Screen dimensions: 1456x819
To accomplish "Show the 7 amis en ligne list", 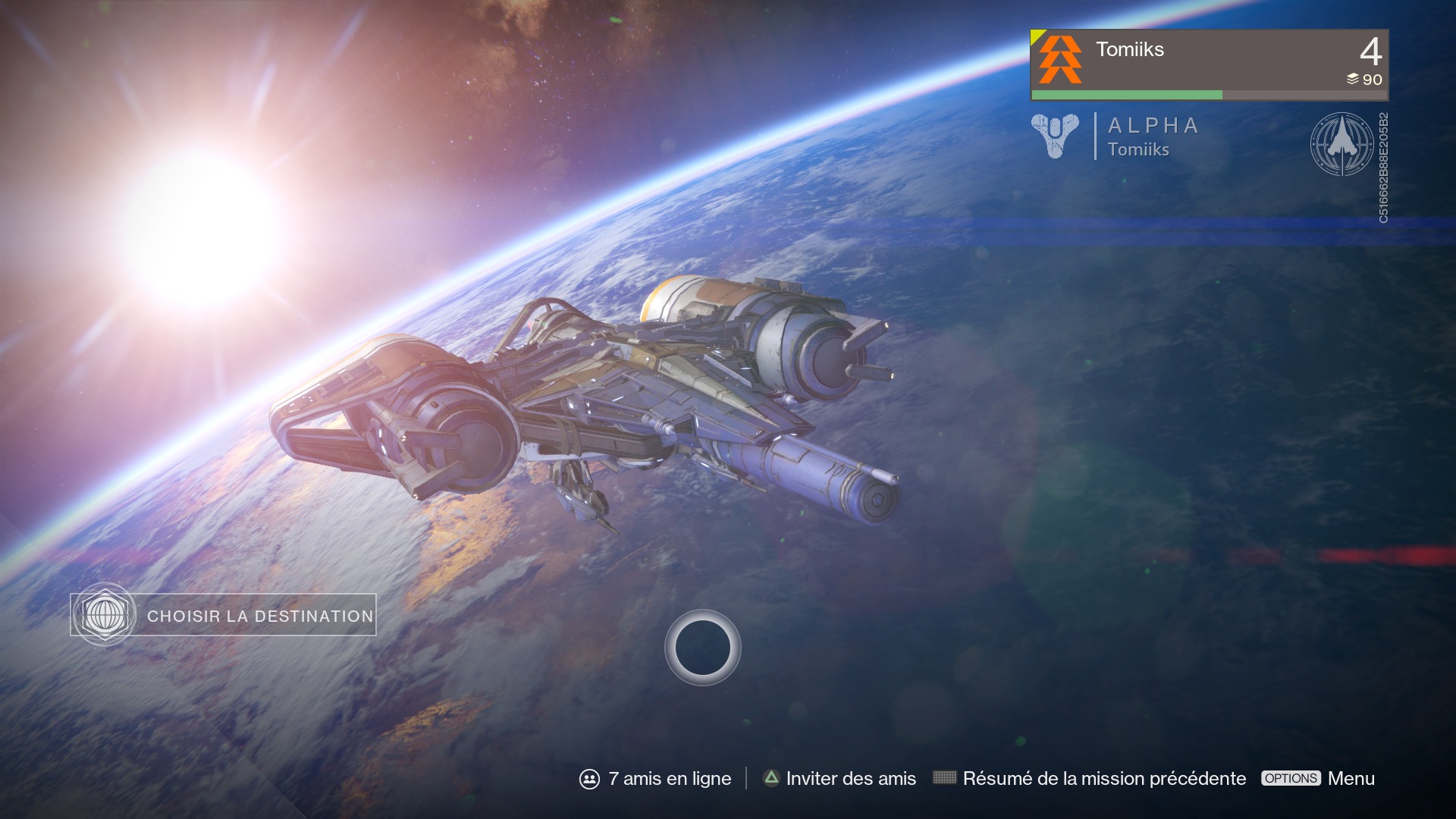I will pyautogui.click(x=656, y=779).
